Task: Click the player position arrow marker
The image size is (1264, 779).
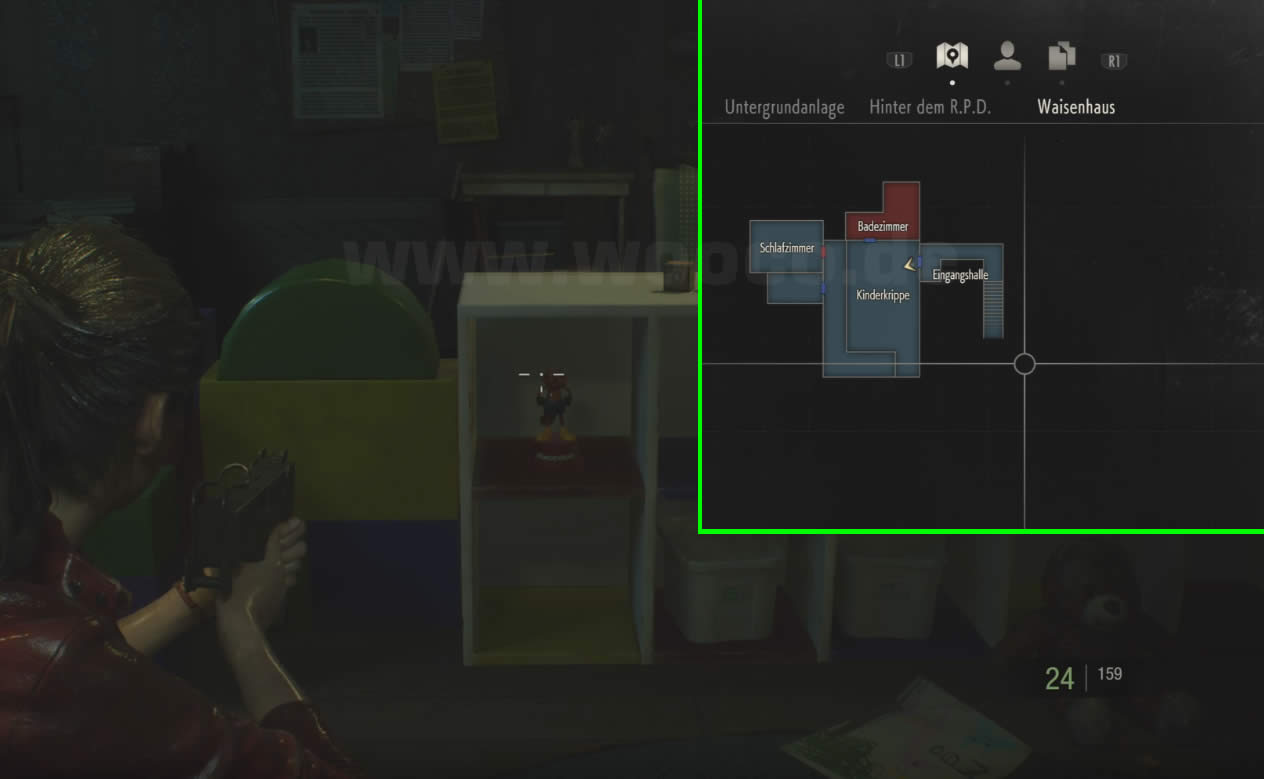Action: pos(909,264)
